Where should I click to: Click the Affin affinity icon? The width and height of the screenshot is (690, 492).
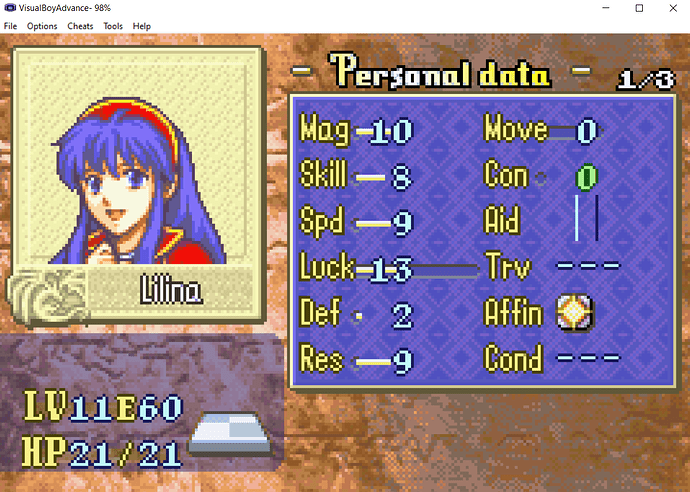pyautogui.click(x=576, y=314)
